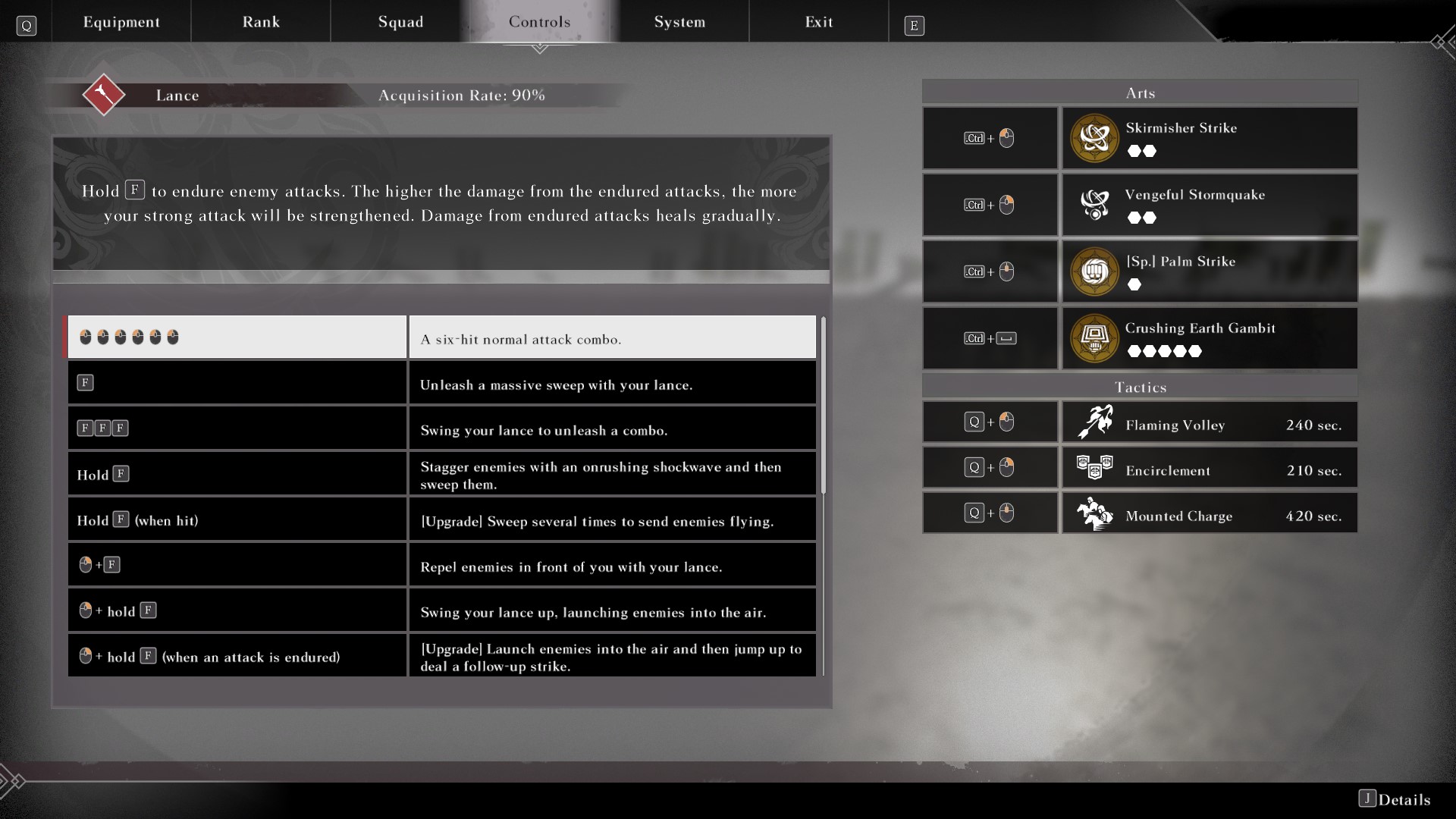Viewport: 1456px width, 819px height.
Task: Select the Flaming Volley tactic
Action: pyautogui.click(x=1209, y=422)
